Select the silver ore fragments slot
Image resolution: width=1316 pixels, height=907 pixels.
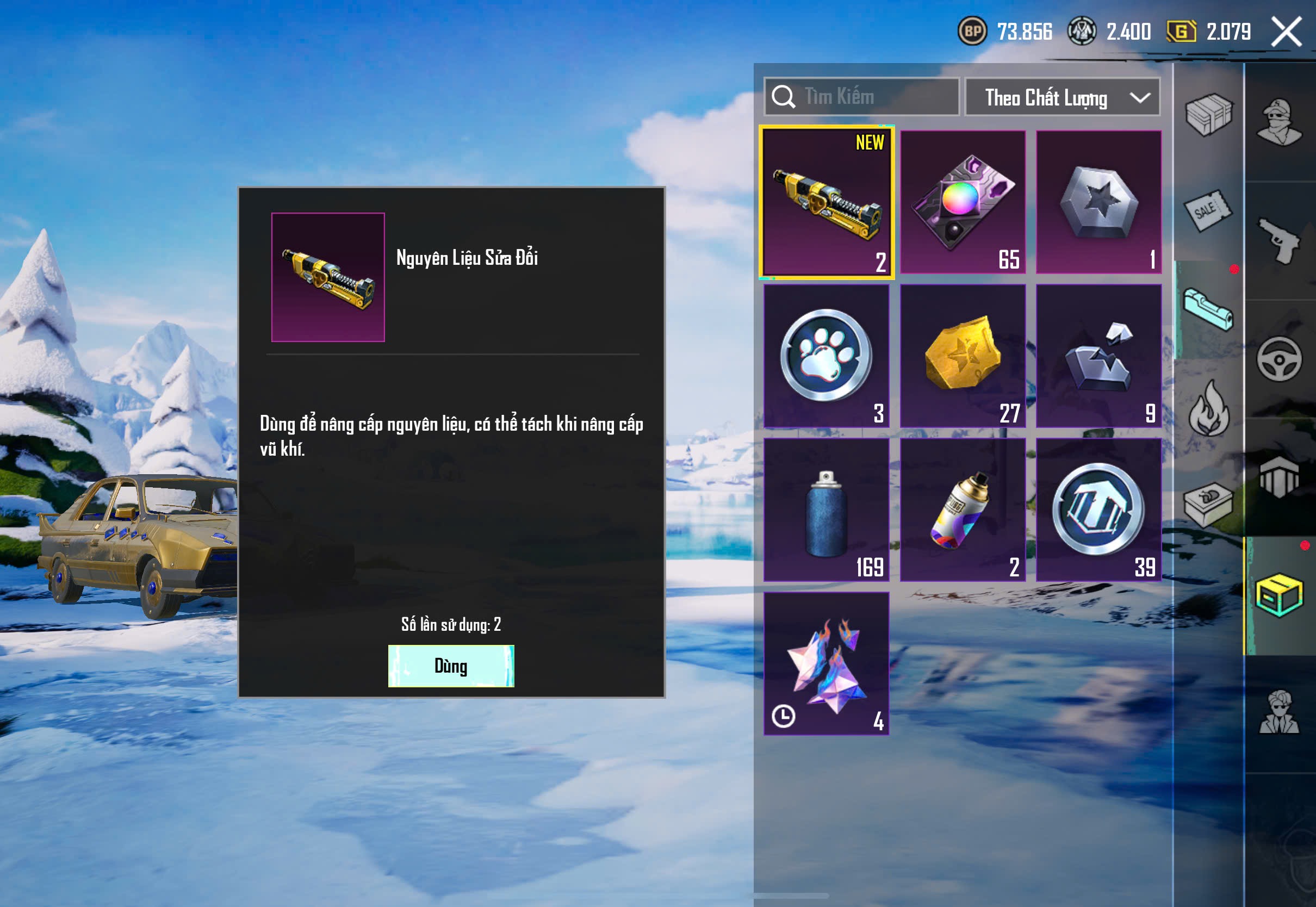[x=1098, y=356]
